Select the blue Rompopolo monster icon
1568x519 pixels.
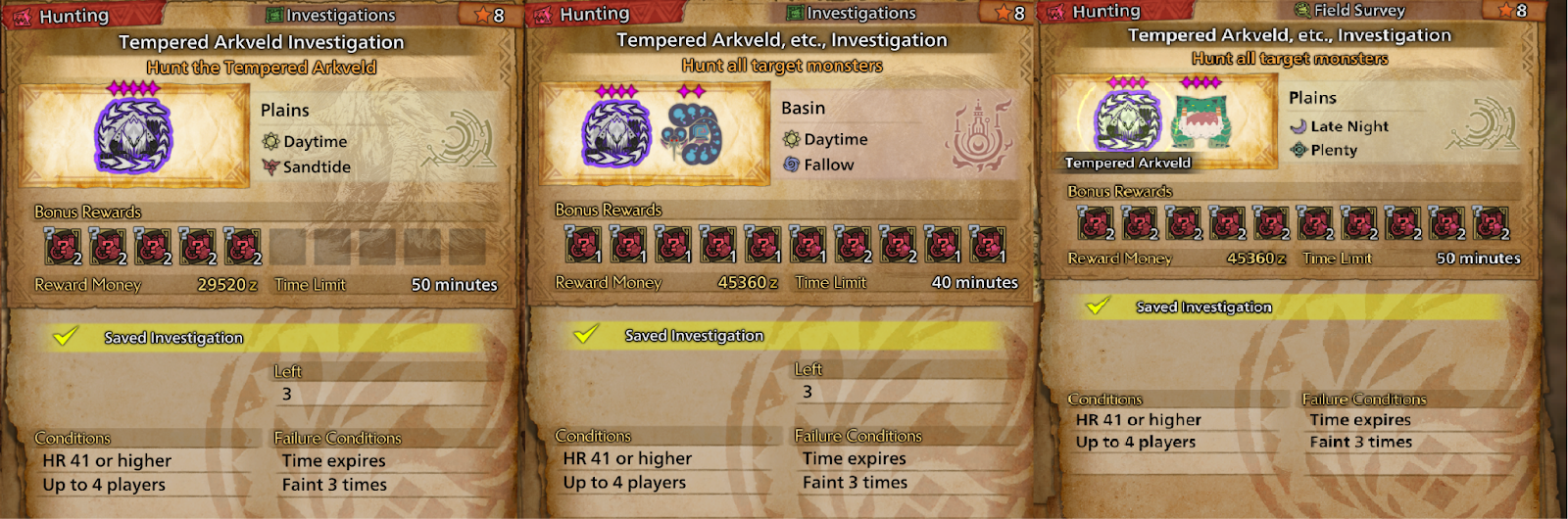pyautogui.click(x=691, y=134)
